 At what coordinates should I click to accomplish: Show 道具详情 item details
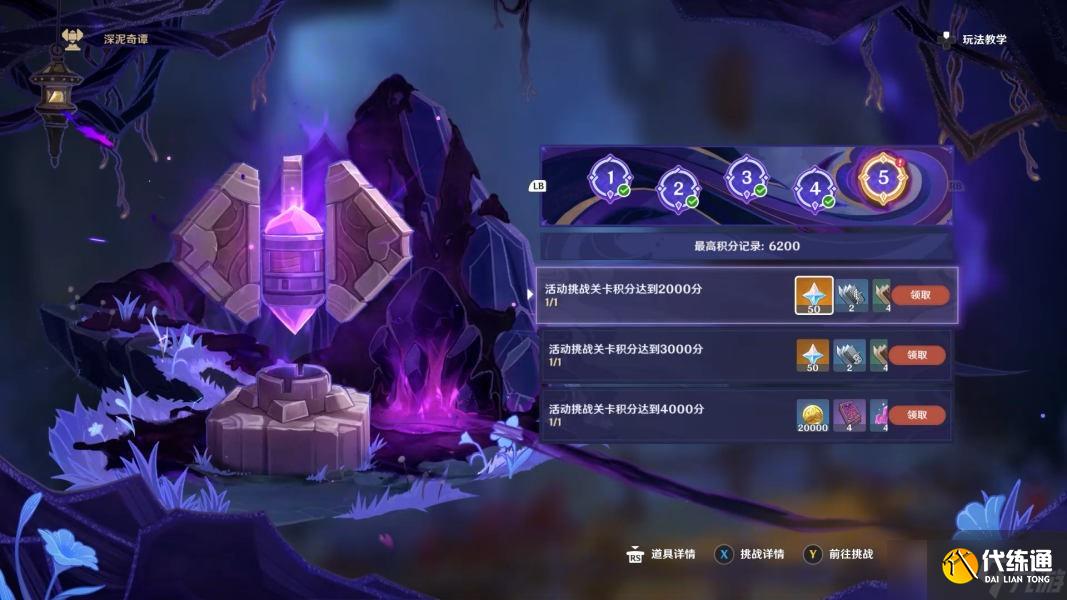tap(661, 554)
